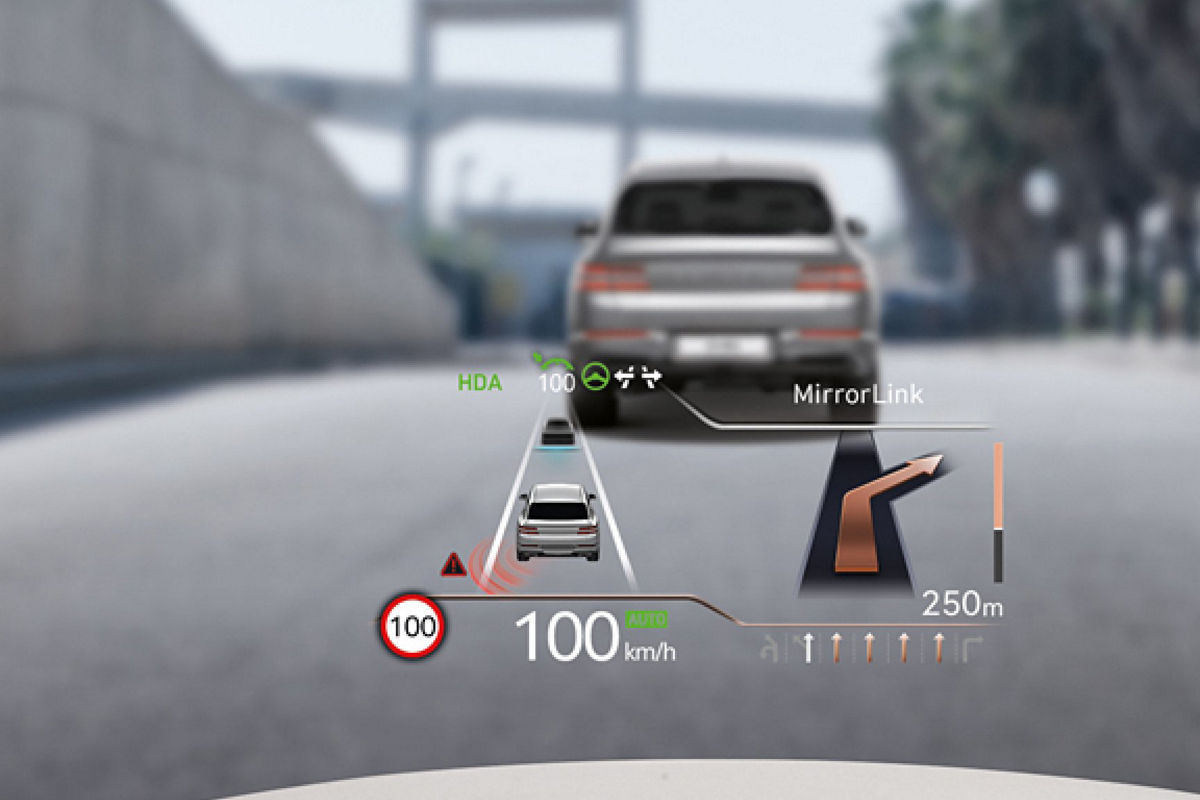Click the 100 speed limit sign

(412, 627)
